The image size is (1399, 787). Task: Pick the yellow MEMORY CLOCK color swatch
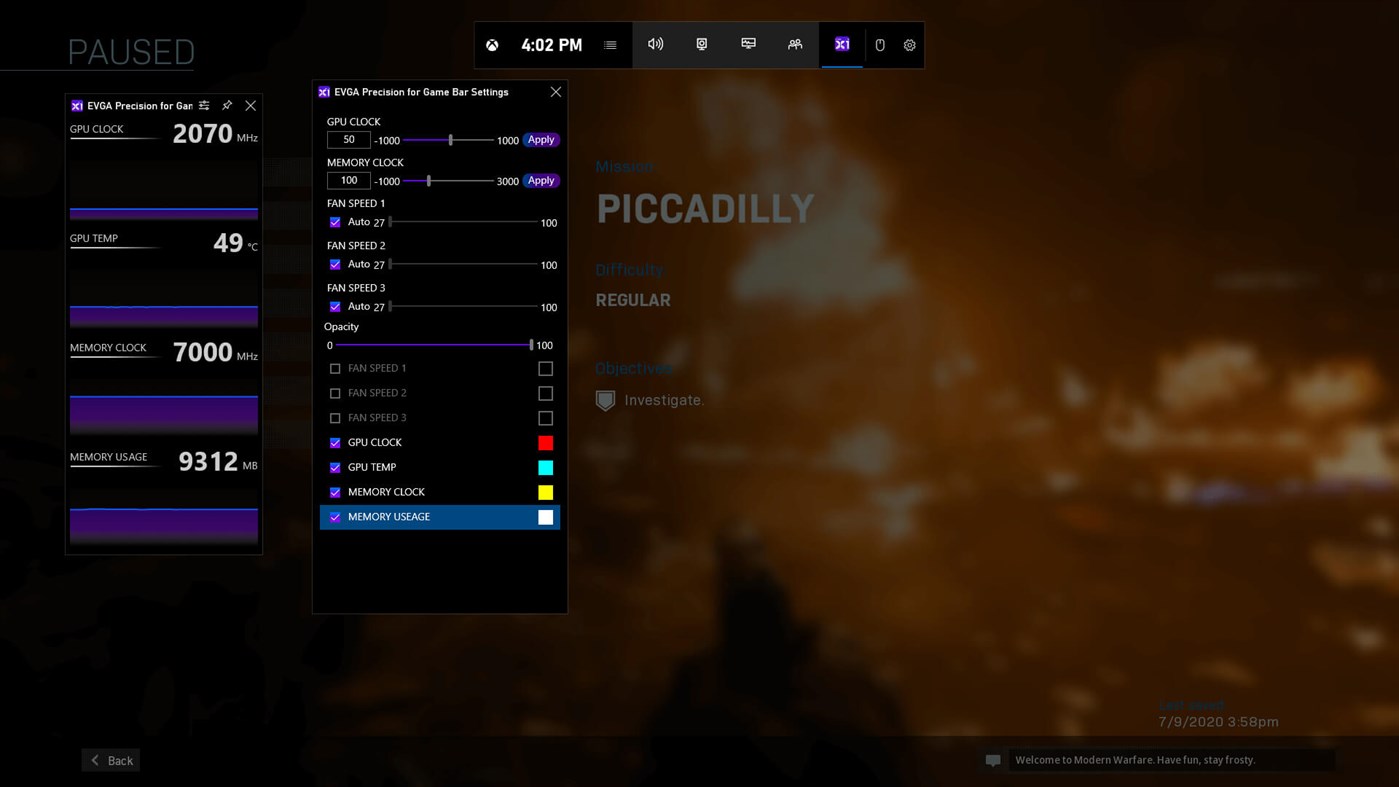[x=545, y=492]
